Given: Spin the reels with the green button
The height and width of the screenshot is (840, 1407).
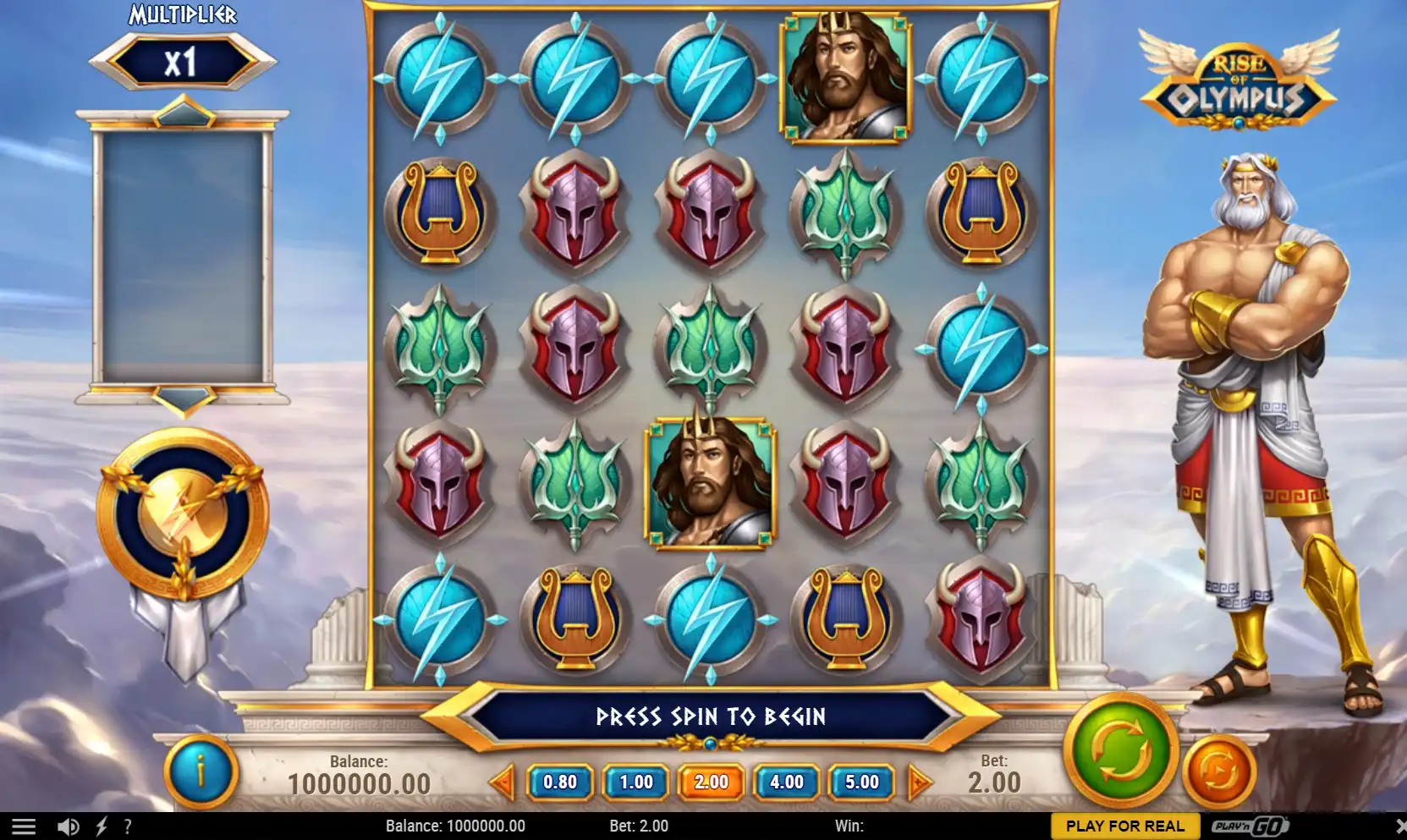Looking at the screenshot, I should [1120, 749].
